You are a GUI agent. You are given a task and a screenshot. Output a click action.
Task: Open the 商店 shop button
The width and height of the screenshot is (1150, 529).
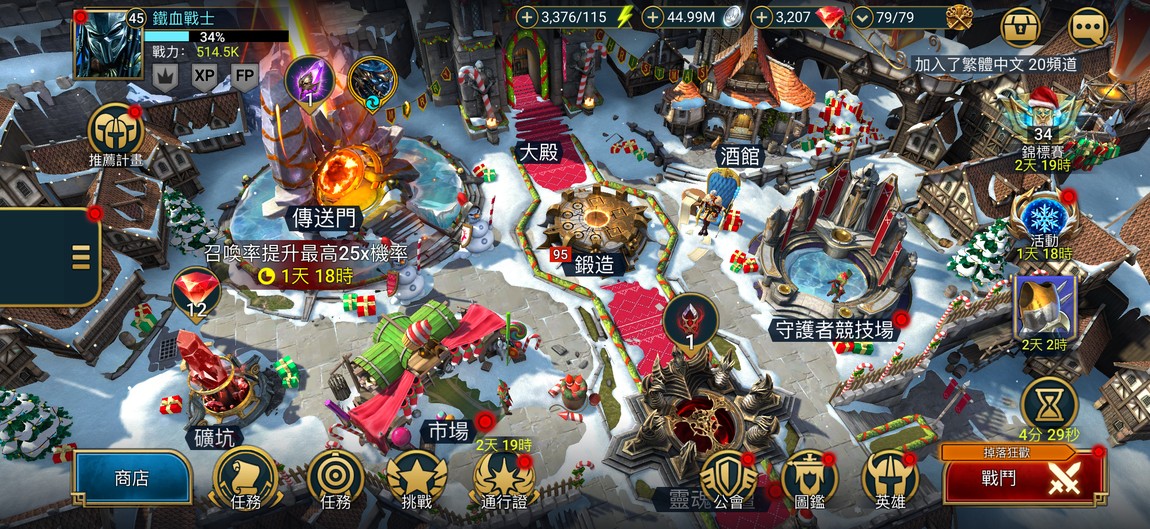point(131,478)
